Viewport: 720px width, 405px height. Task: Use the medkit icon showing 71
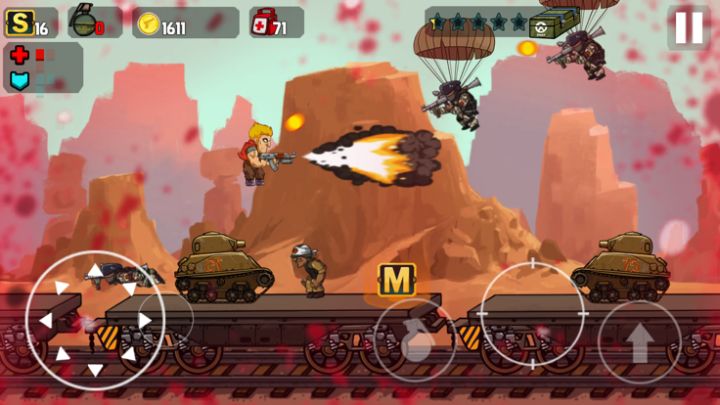tap(264, 23)
